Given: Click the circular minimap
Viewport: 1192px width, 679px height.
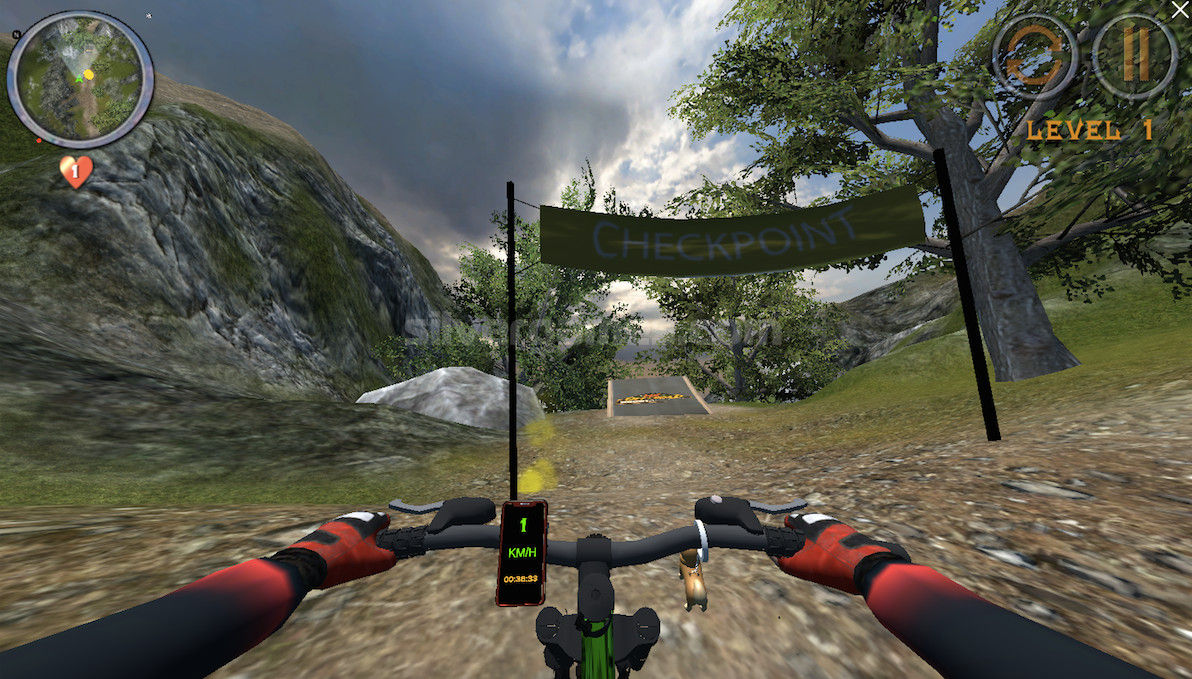Looking at the screenshot, I should tap(81, 80).
